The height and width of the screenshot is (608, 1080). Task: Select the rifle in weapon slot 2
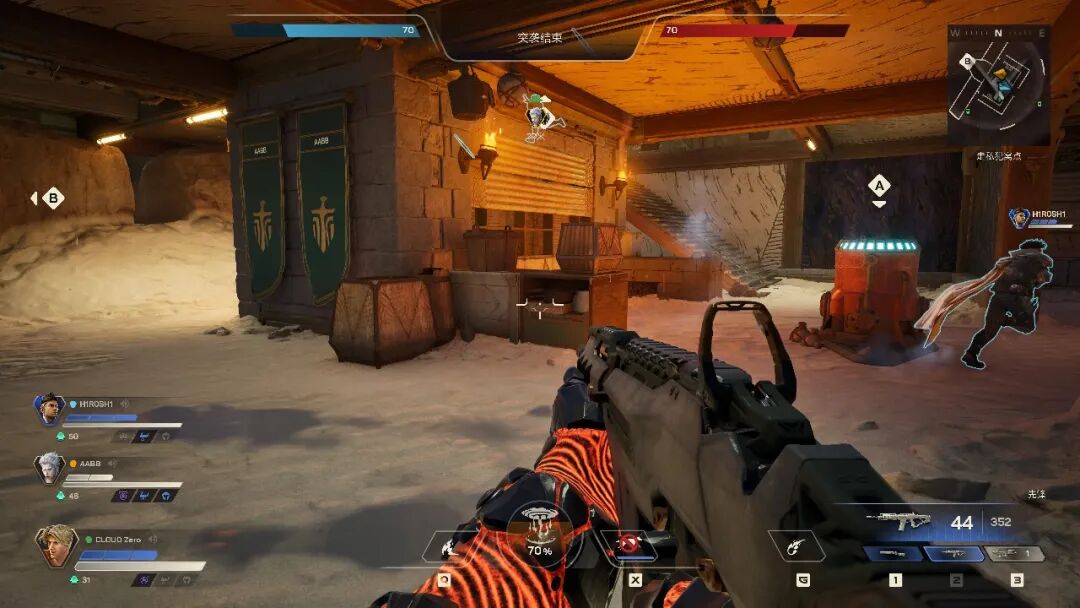(x=955, y=554)
